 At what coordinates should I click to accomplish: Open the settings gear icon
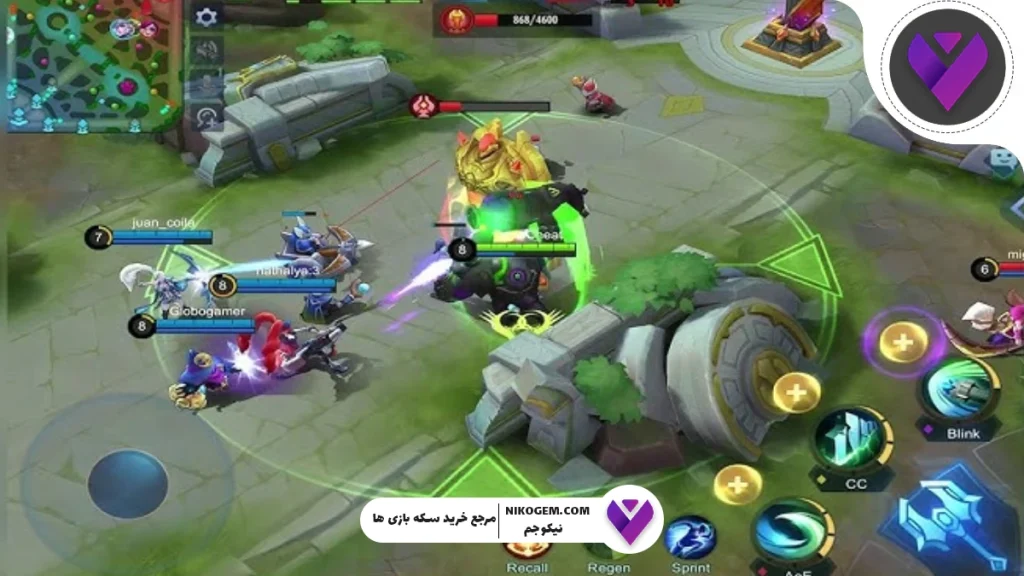coord(207,17)
